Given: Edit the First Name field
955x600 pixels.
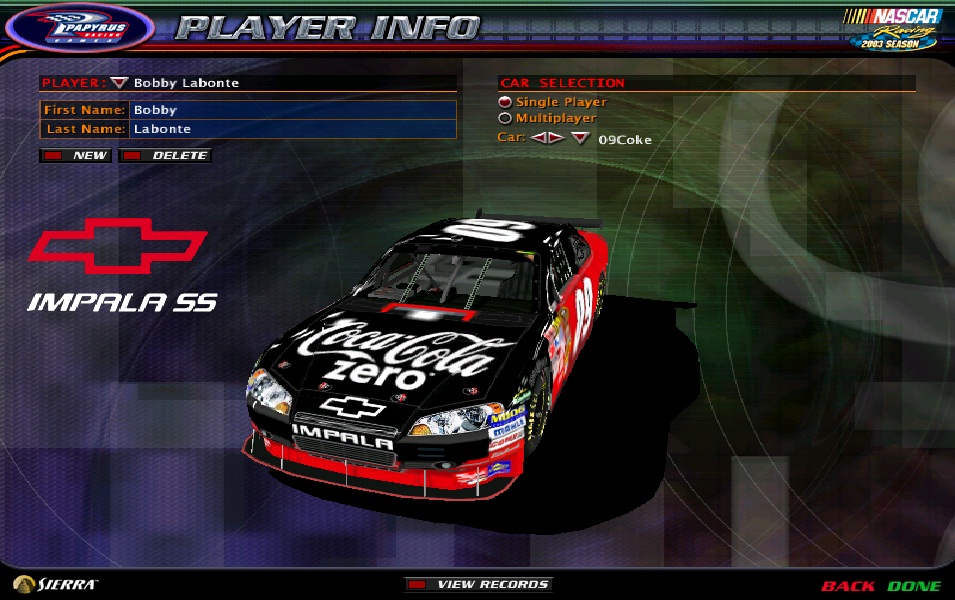Looking at the screenshot, I should click(292, 110).
